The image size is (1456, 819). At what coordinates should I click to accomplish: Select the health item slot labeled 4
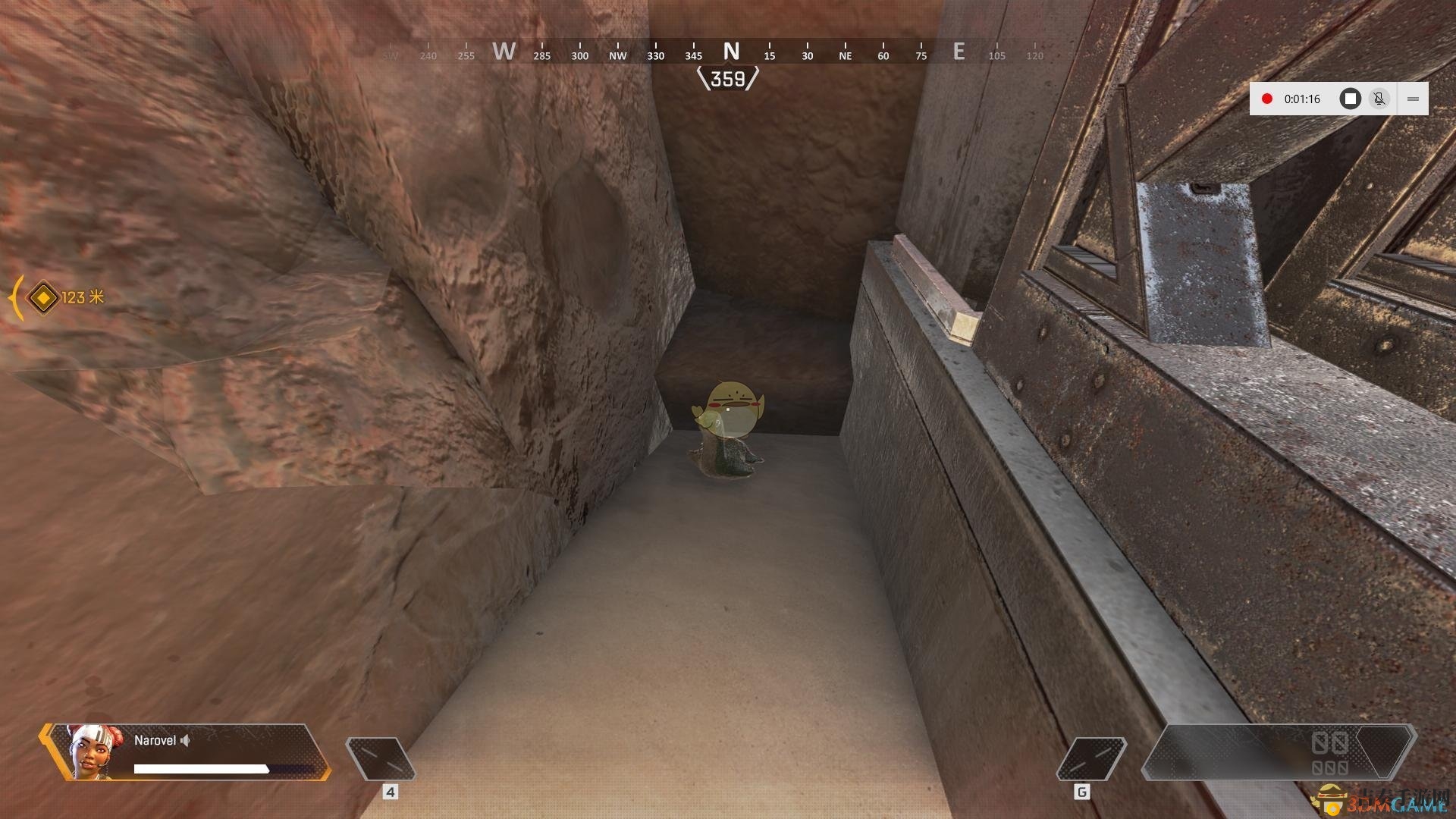pos(381,758)
